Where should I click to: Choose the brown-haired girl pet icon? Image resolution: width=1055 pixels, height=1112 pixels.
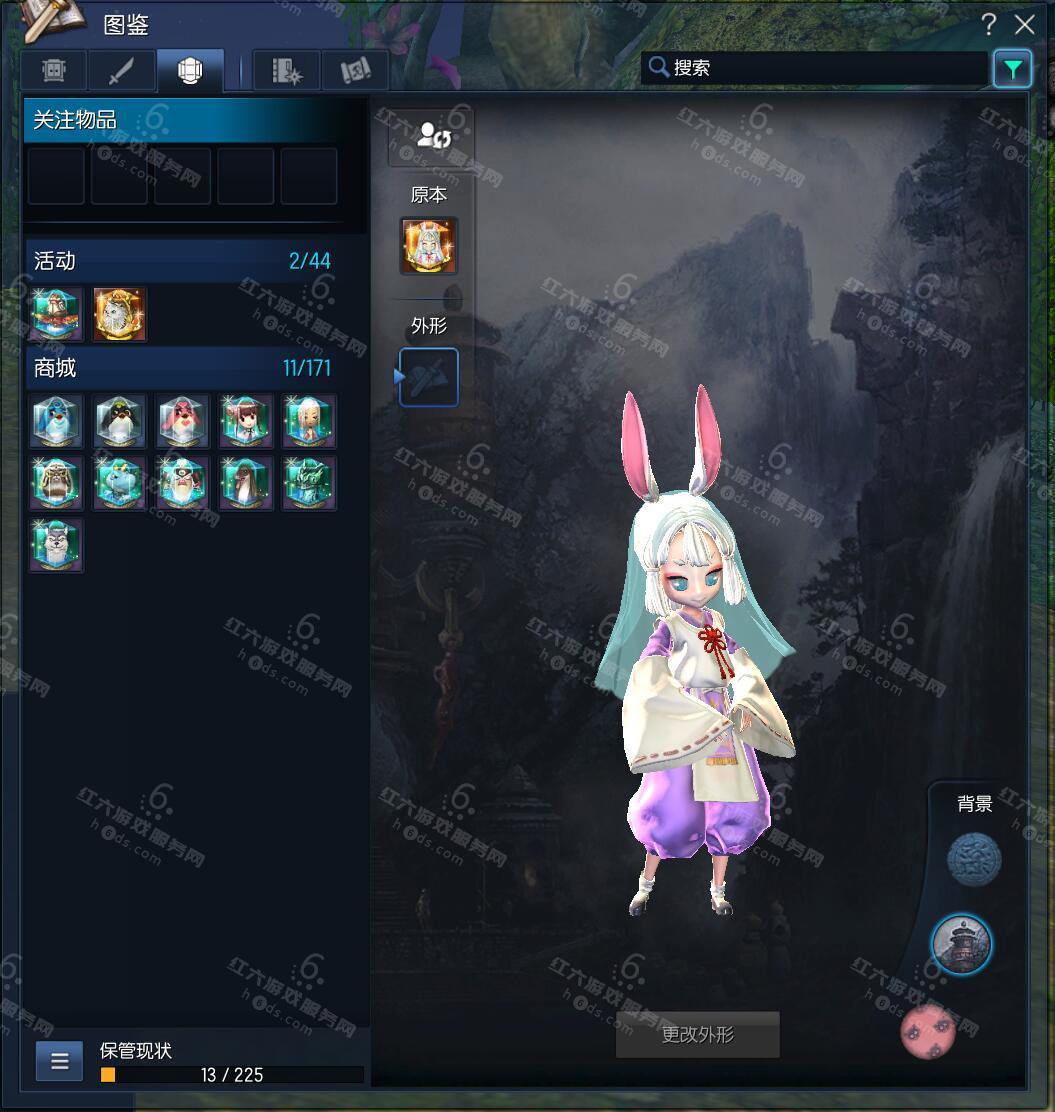pyautogui.click(x=246, y=421)
